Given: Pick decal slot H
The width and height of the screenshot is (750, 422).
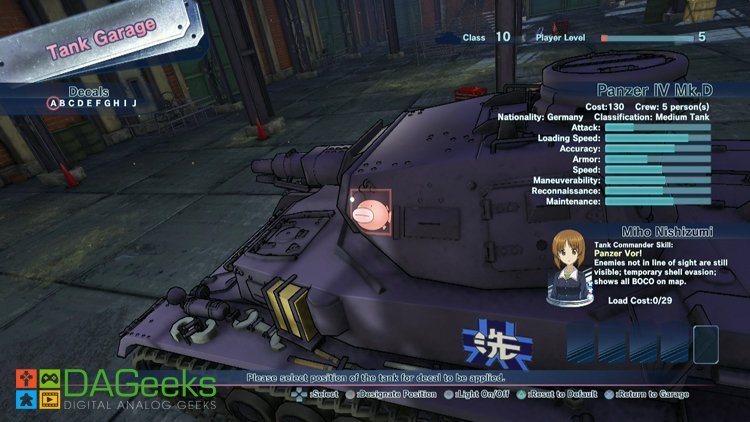Looking at the screenshot, I should [x=118, y=103].
